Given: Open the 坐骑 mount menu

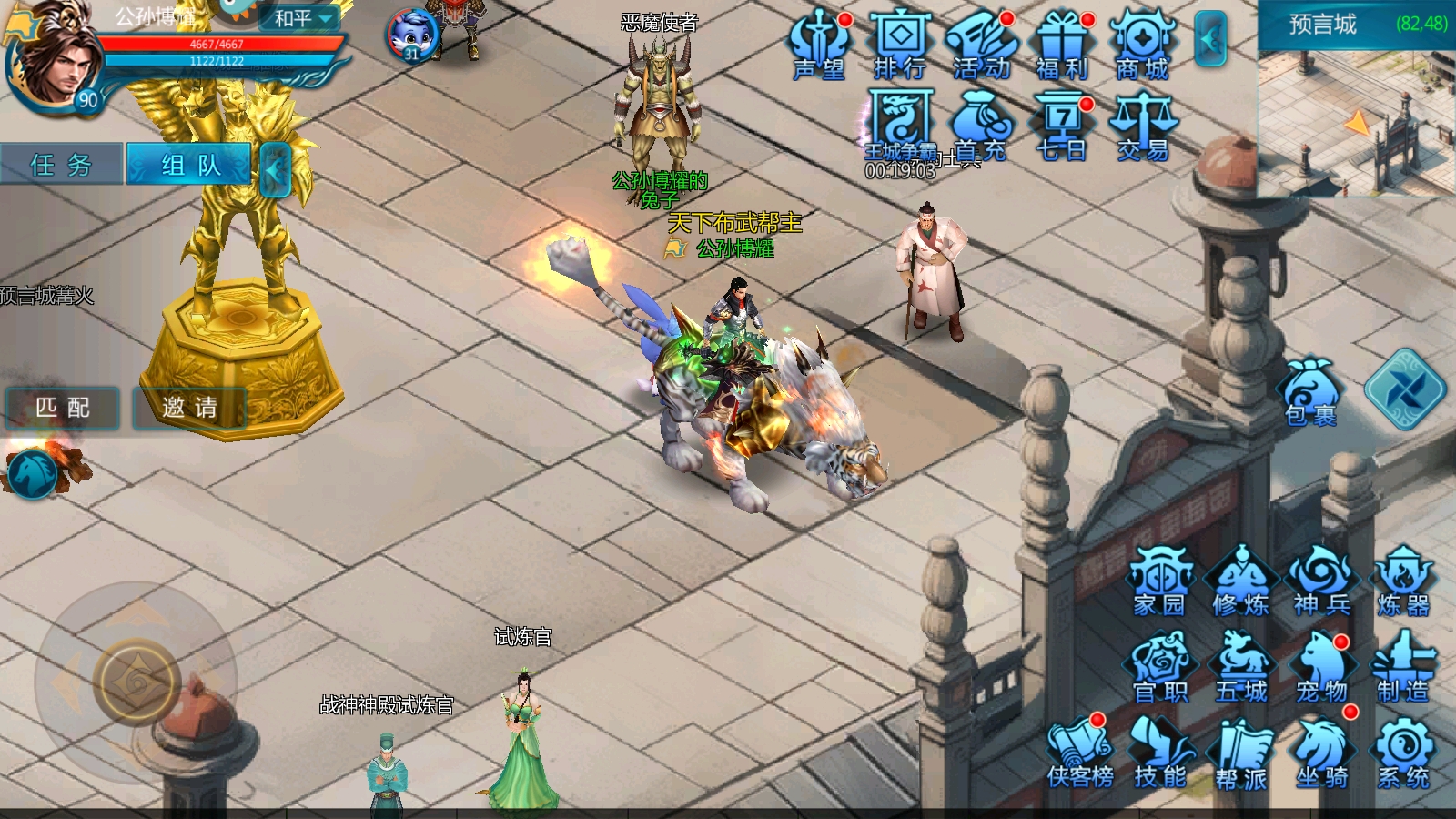Looking at the screenshot, I should pos(1322,753).
